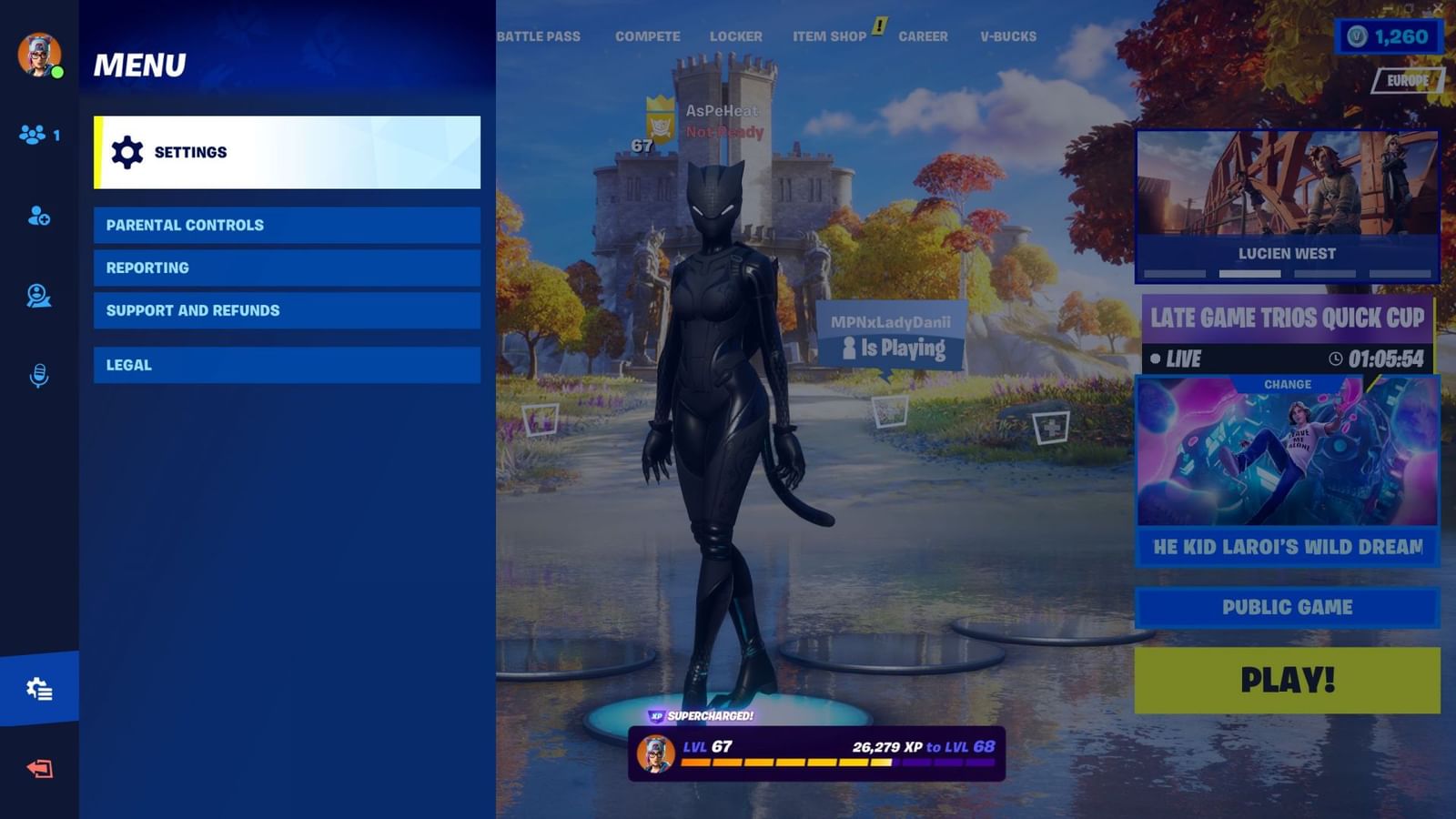Image resolution: width=1456 pixels, height=819 pixels.
Task: Click the Settings gear icon
Action: tap(127, 151)
